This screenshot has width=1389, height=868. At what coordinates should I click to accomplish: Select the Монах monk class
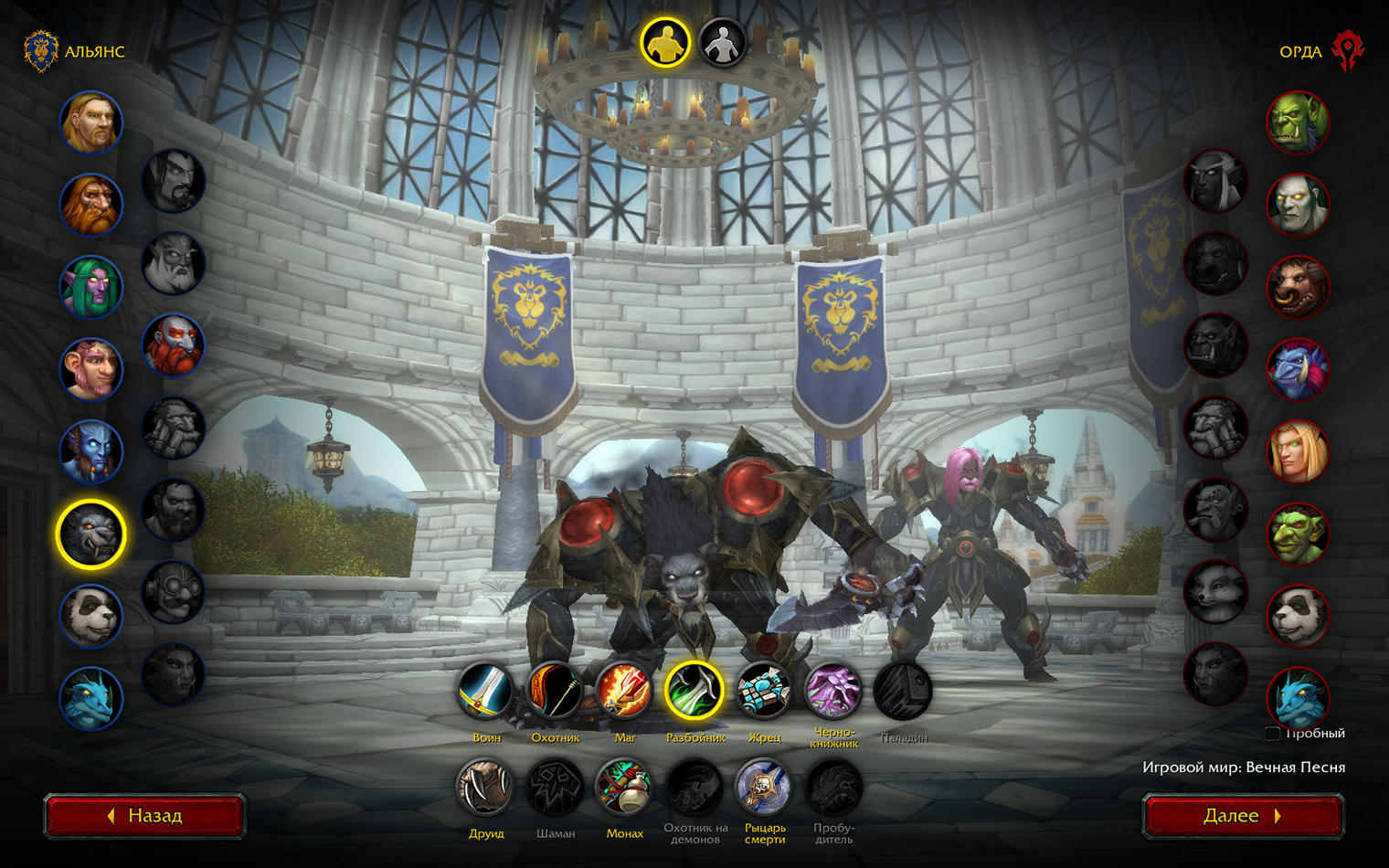(x=624, y=788)
